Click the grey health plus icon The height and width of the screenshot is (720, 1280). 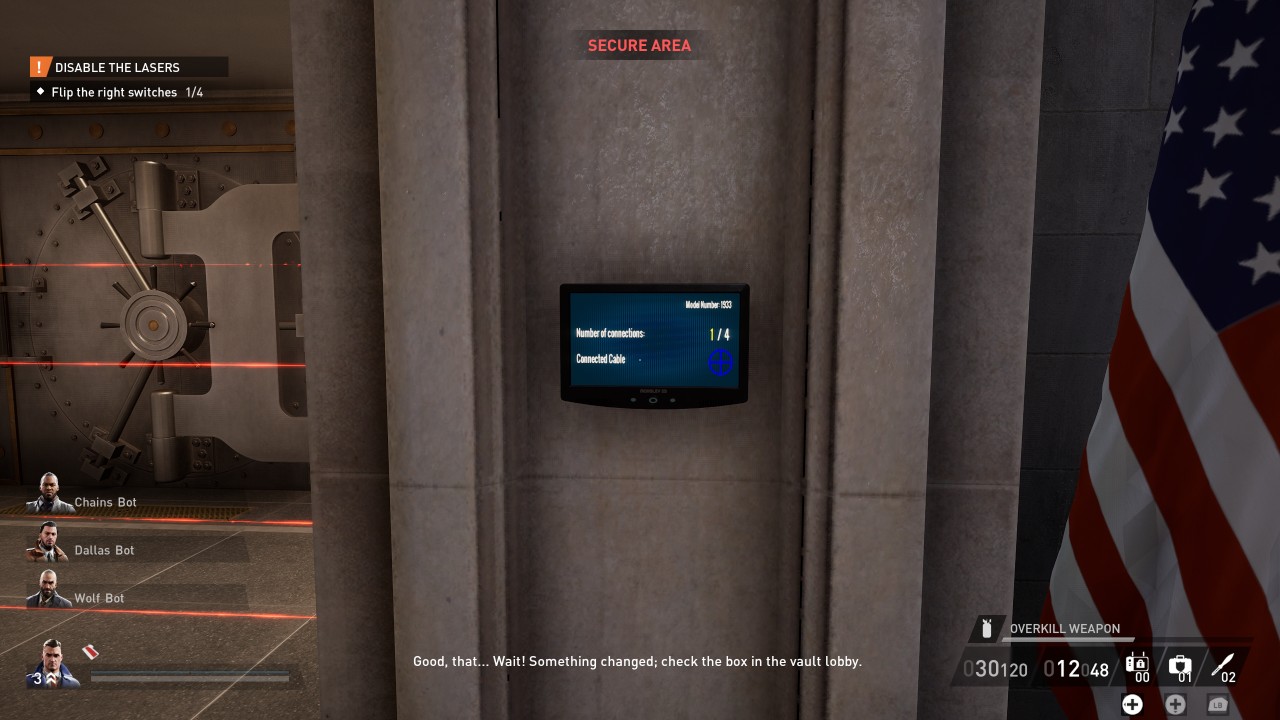tap(1175, 704)
